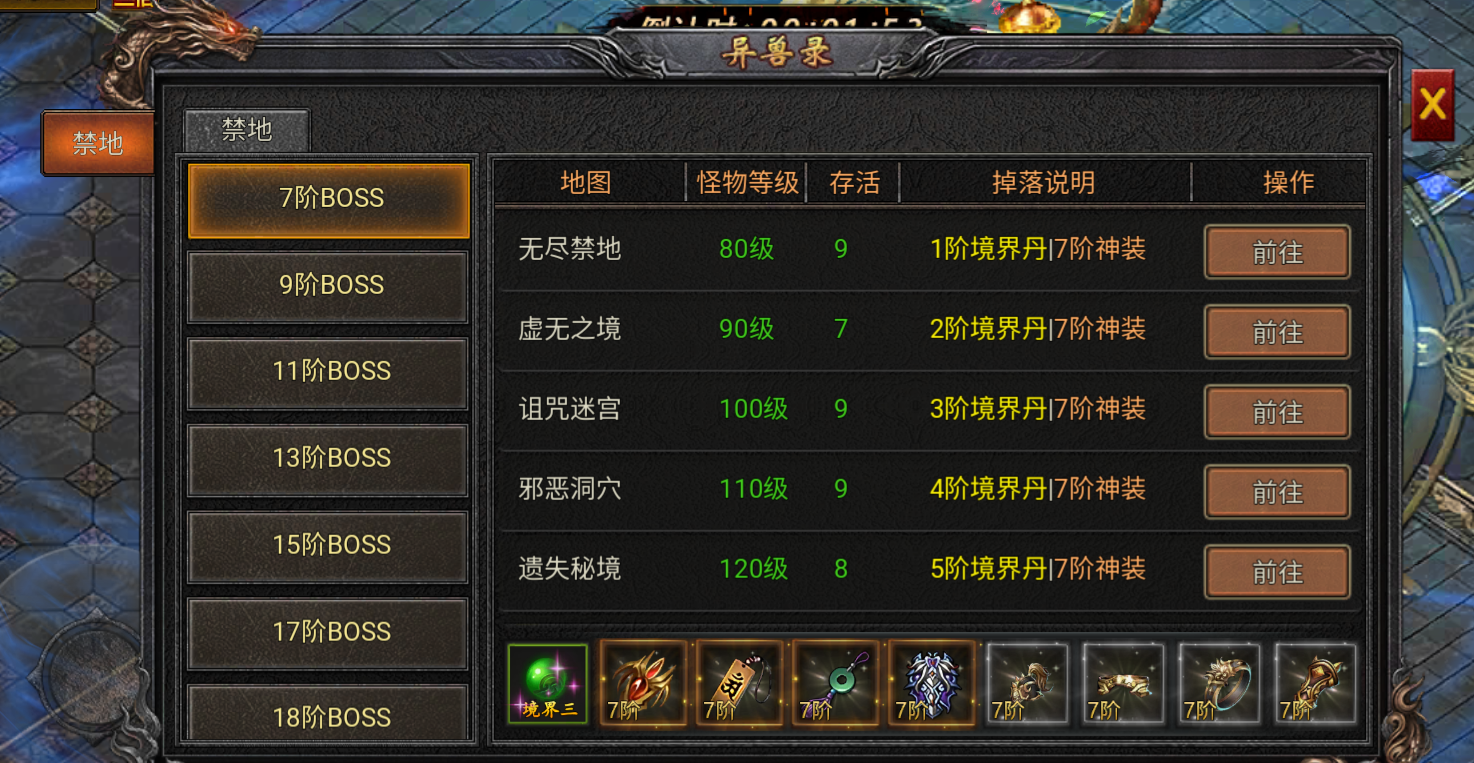Click 前往 for 无尽禁地 map

coord(1277,252)
